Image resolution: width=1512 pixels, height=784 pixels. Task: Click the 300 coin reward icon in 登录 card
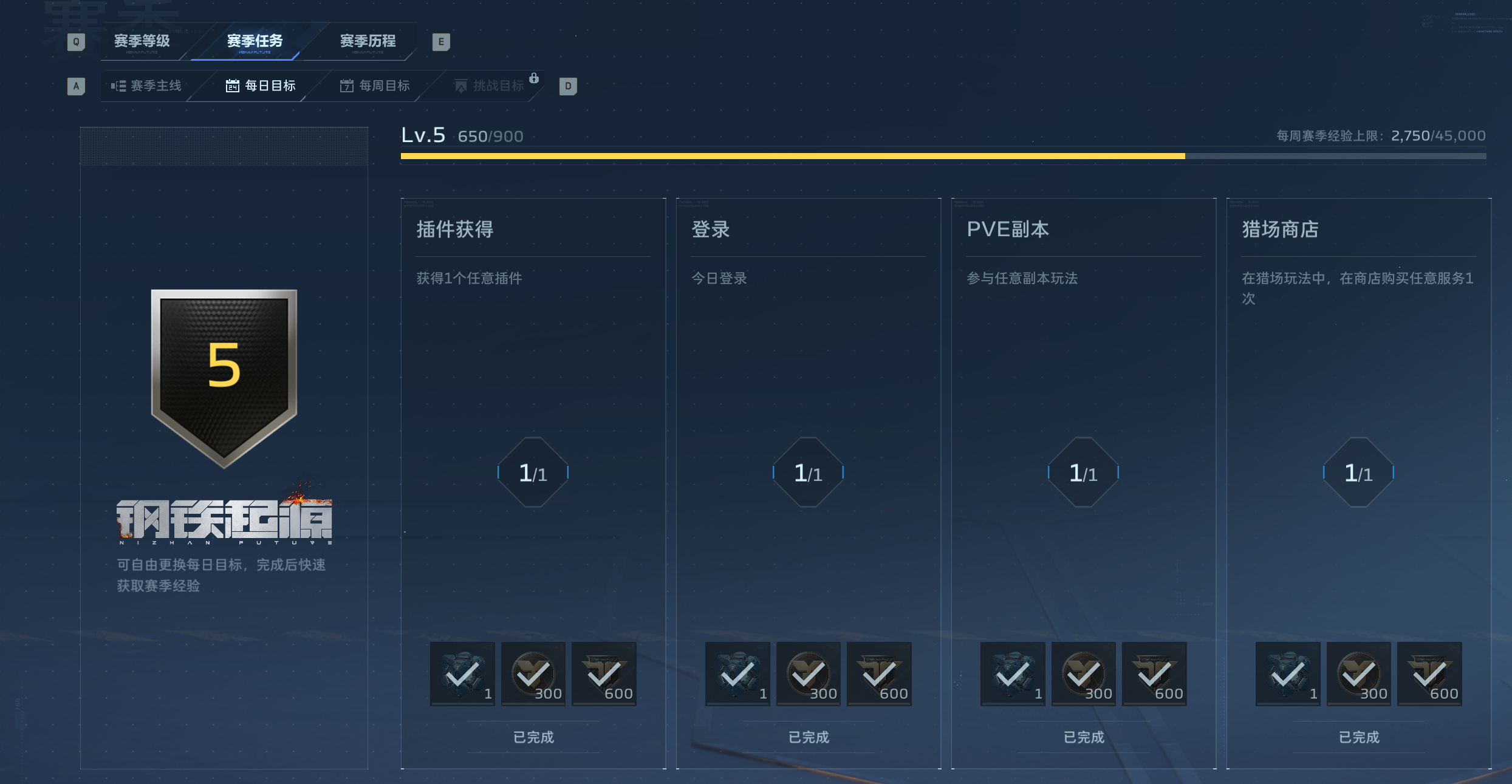coord(808,673)
